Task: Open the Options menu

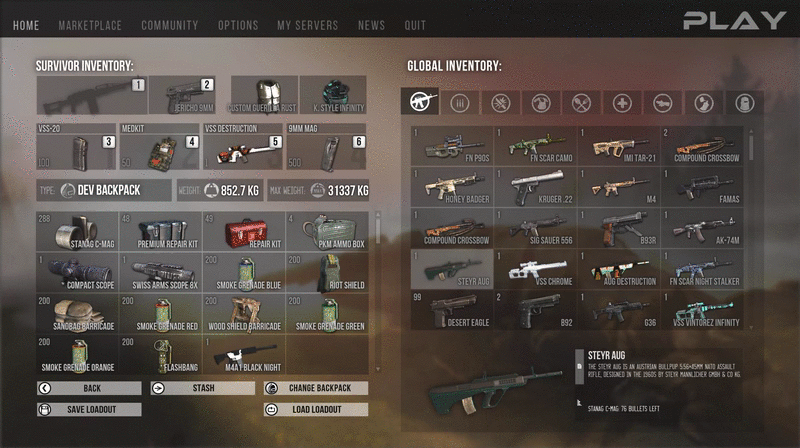Action: coord(238,25)
